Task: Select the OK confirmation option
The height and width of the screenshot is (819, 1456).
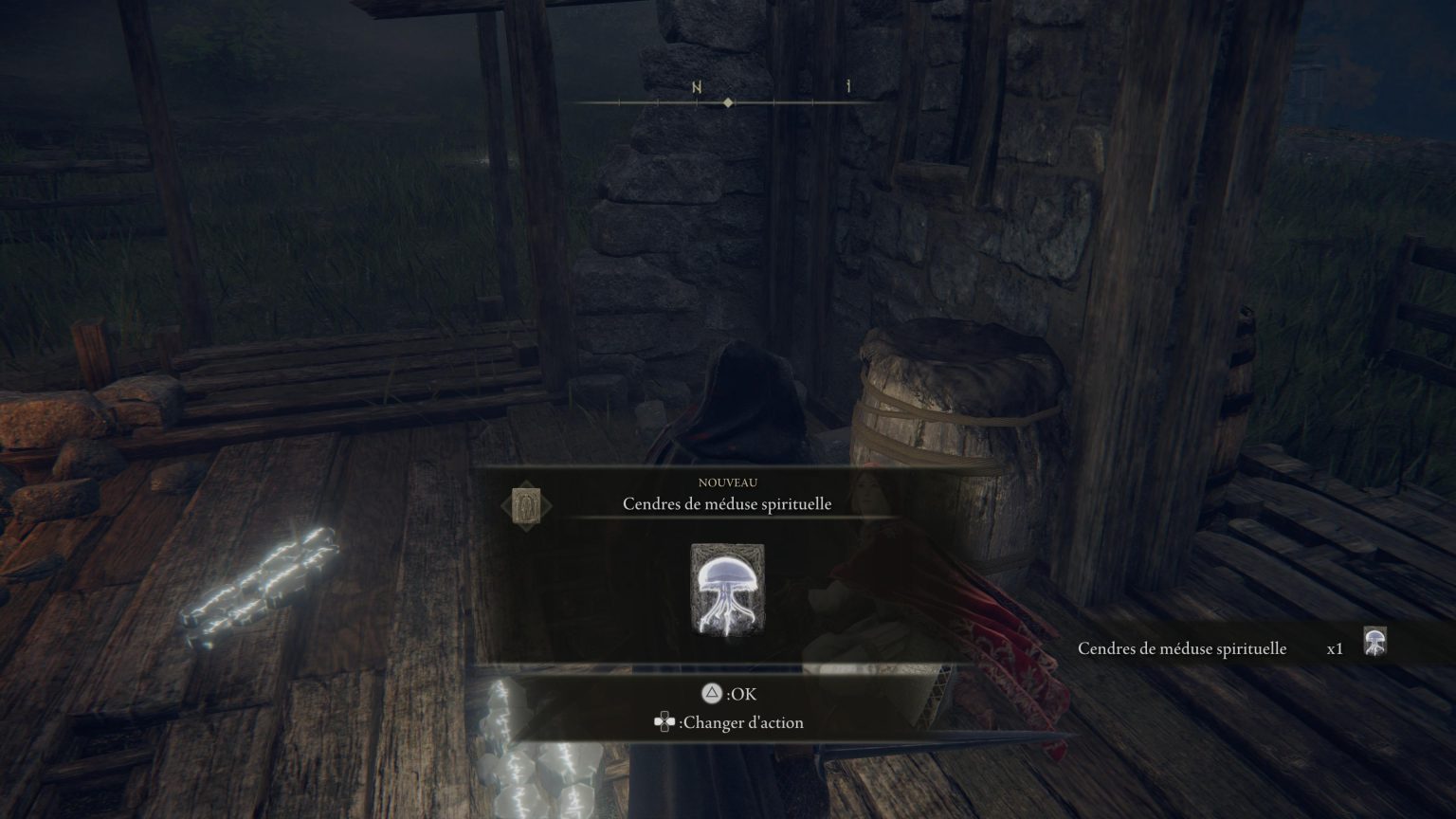Action: click(x=741, y=694)
